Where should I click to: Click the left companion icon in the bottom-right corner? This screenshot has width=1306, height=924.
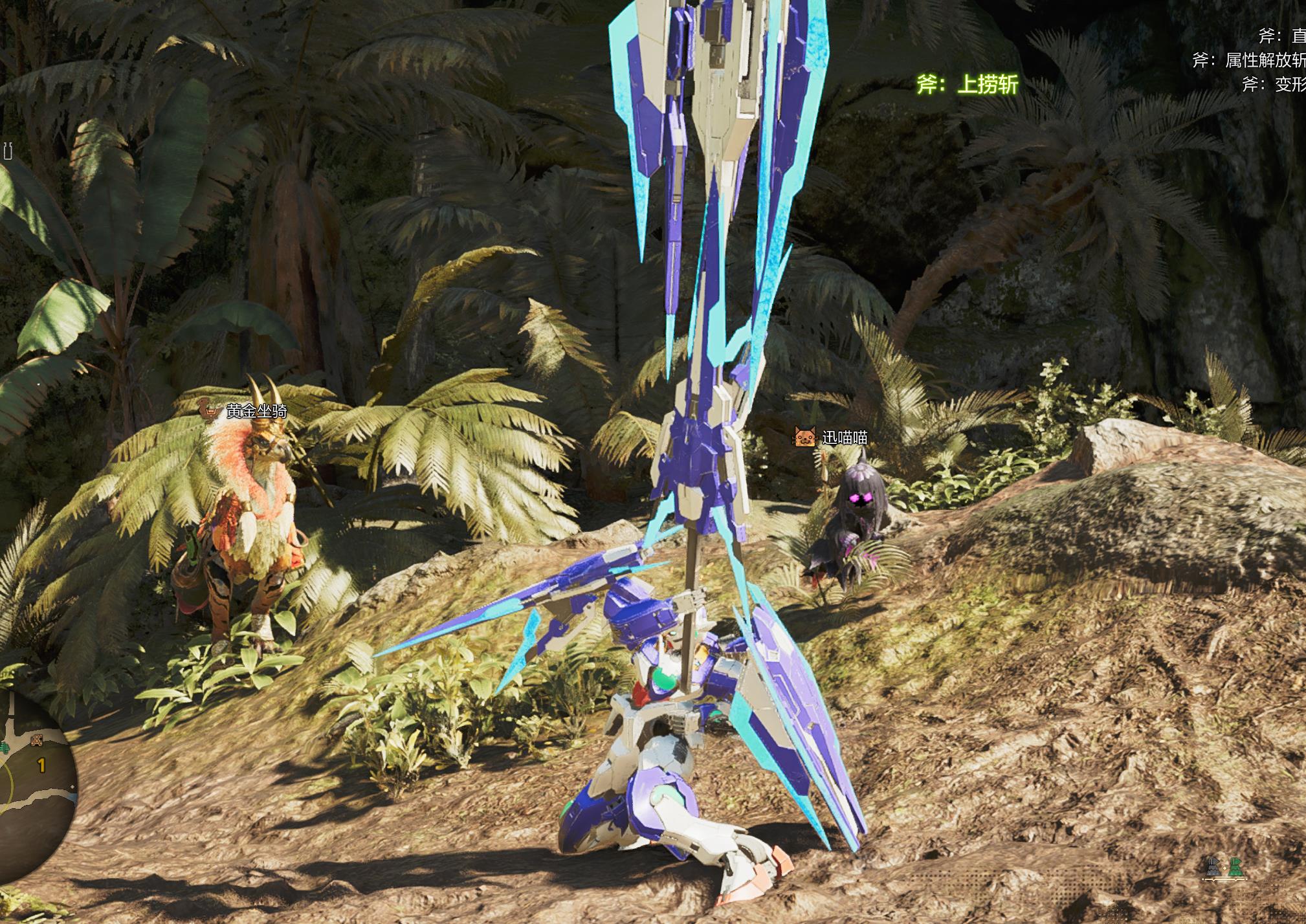(x=1214, y=867)
